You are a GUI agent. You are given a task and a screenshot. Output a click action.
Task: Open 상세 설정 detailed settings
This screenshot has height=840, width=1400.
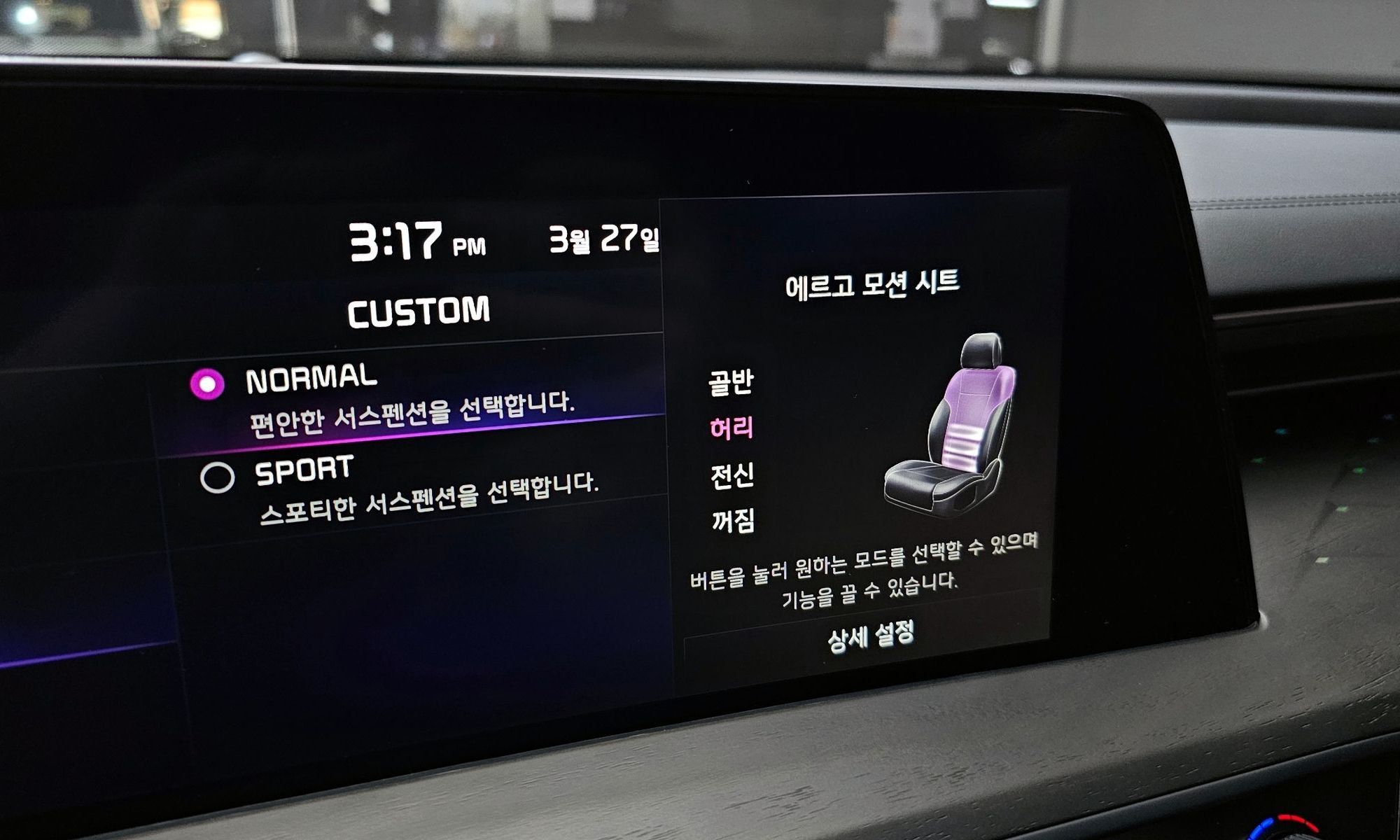(x=870, y=636)
